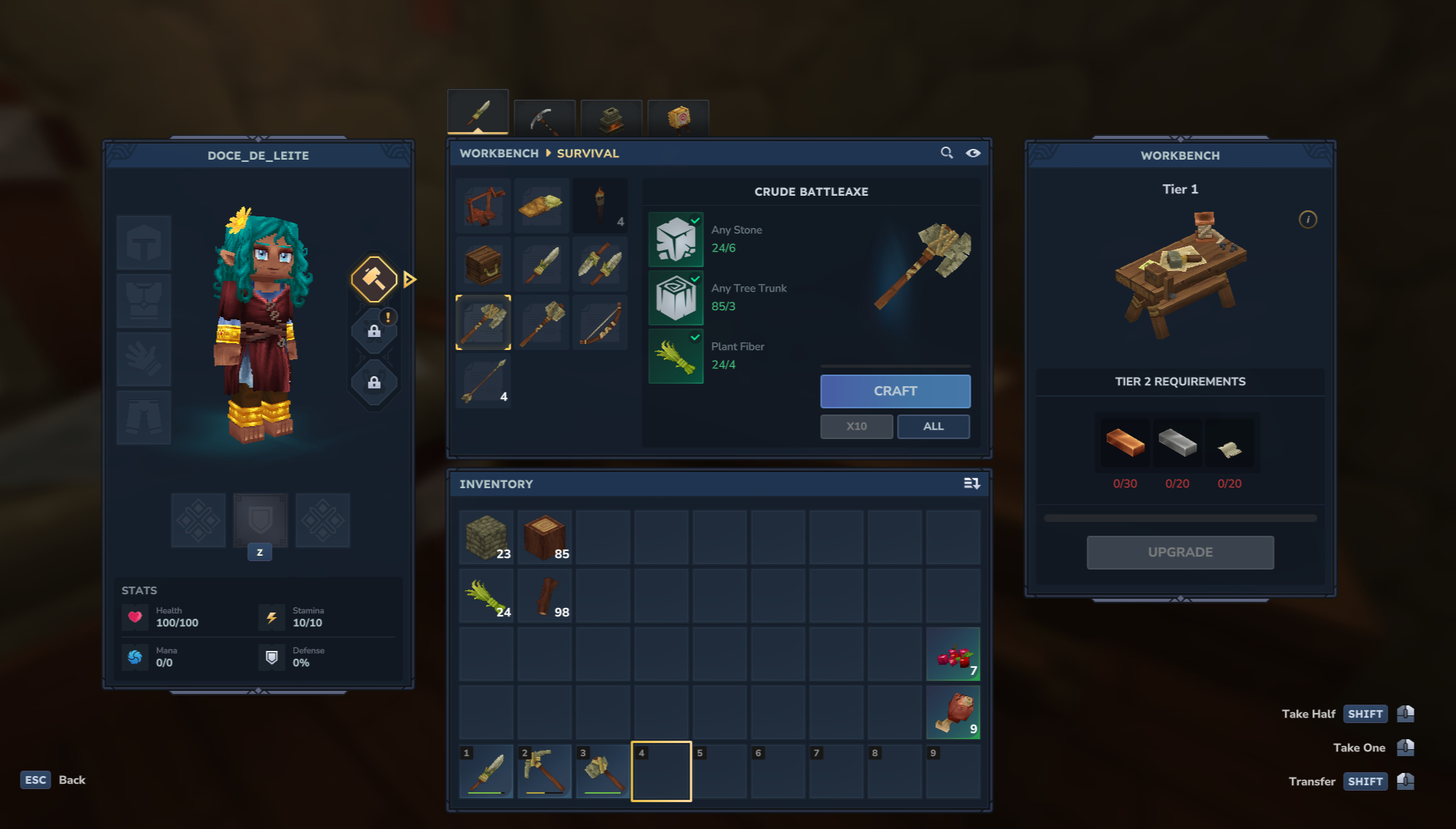
Task: Open the workbench recipe search
Action: coord(947,153)
